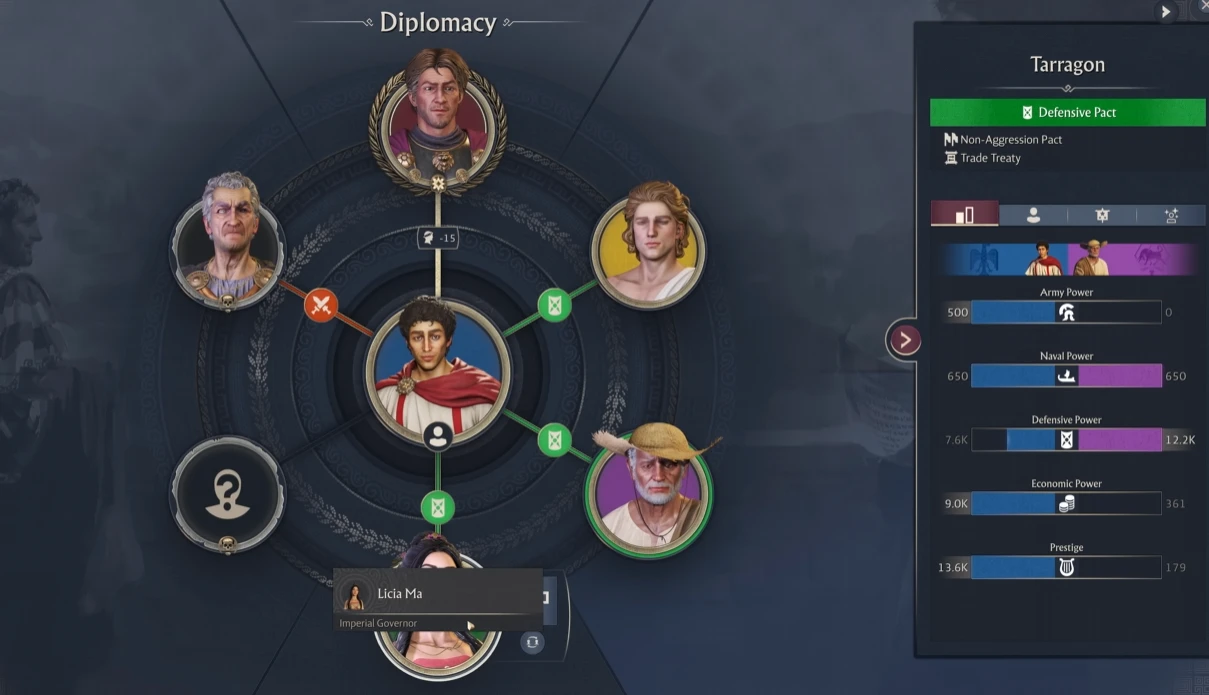
Task: Click the green pact icon above Licia Ma
Action: click(x=437, y=507)
